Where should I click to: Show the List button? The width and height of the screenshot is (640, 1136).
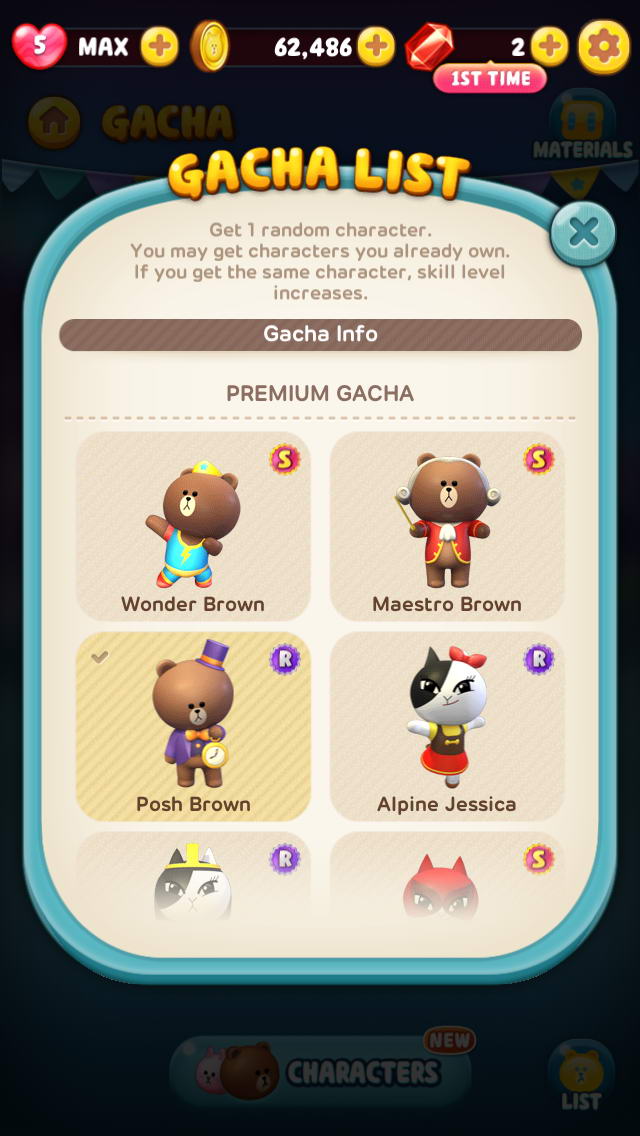point(581,1077)
